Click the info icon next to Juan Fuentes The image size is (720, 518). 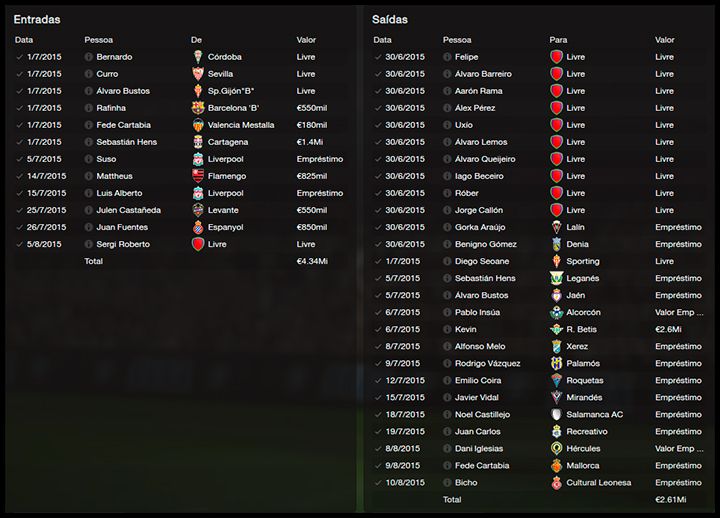[x=89, y=227]
